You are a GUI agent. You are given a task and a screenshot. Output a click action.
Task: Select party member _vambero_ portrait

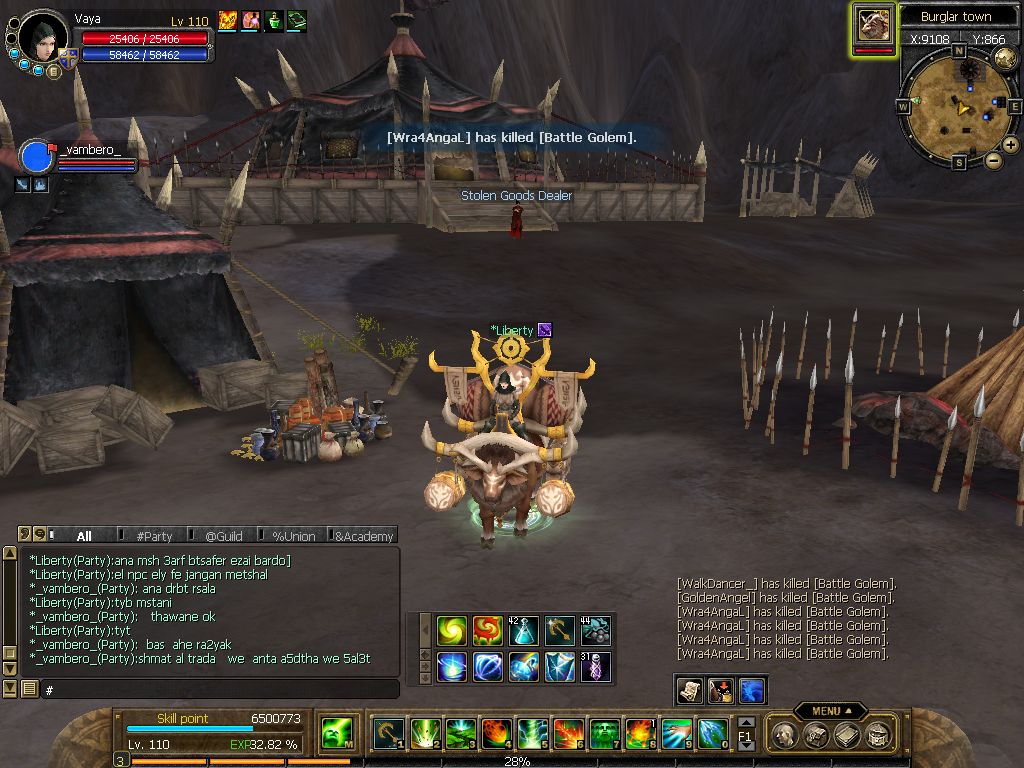tap(36, 158)
